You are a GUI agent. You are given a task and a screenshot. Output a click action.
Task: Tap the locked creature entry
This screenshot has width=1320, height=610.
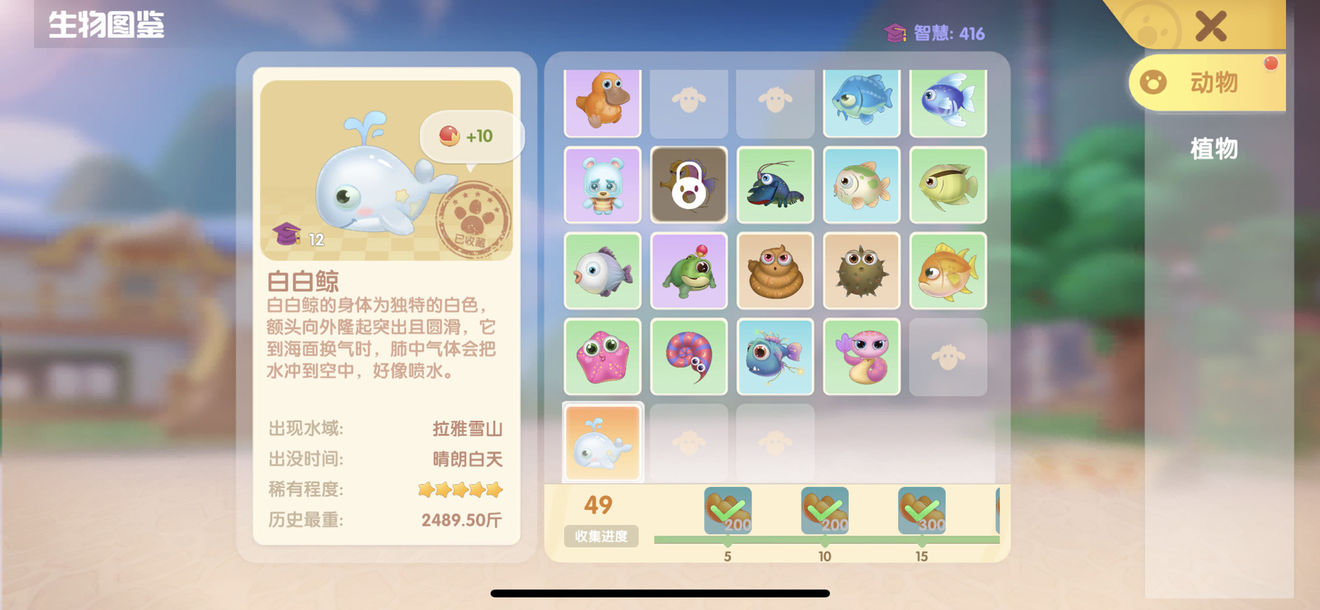(x=689, y=185)
